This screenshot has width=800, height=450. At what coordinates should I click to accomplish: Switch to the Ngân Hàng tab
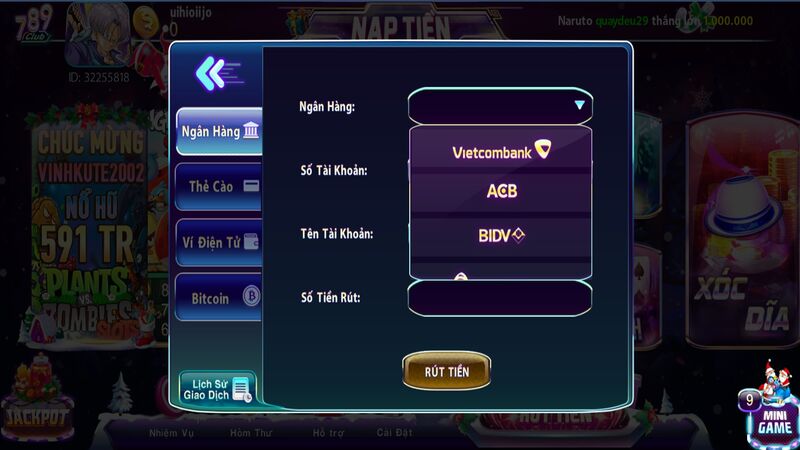coord(219,131)
